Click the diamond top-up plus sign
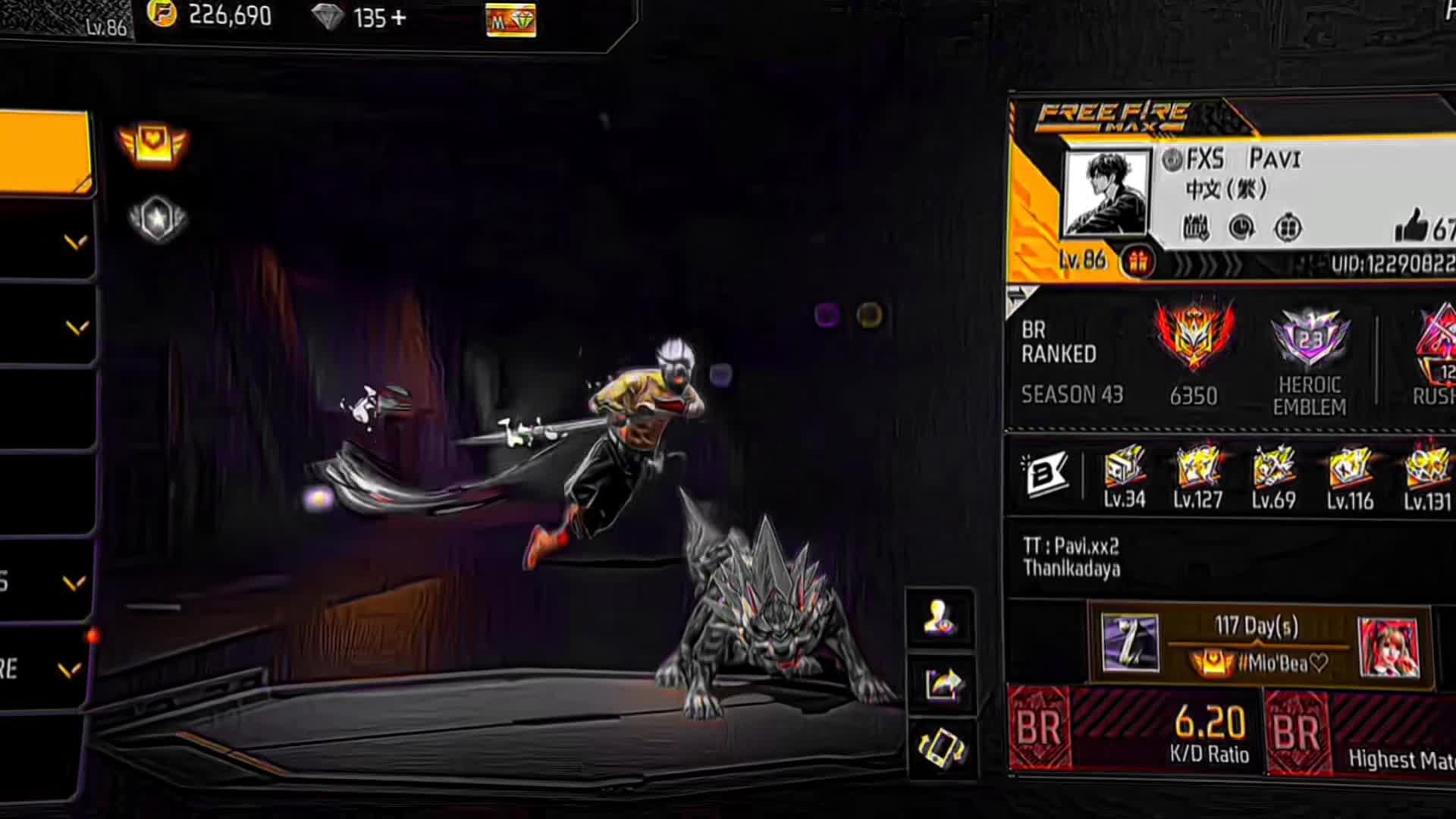1456x819 pixels. pyautogui.click(x=398, y=17)
